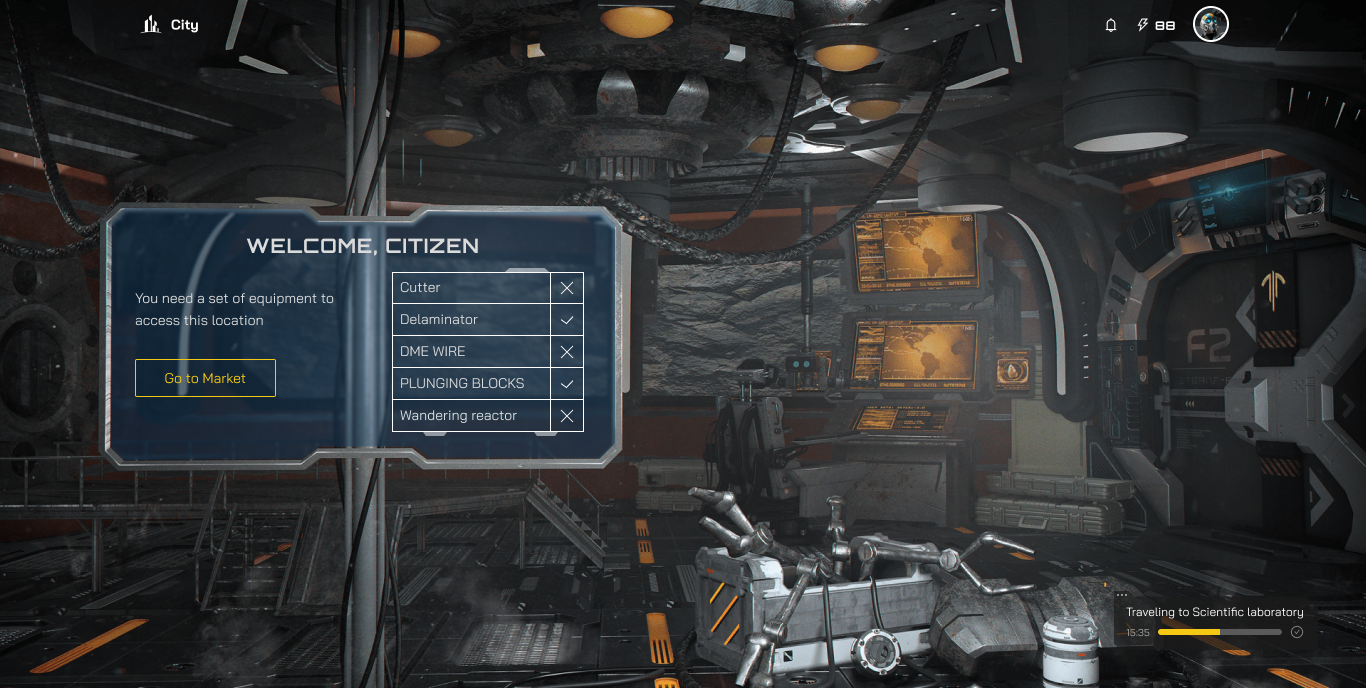This screenshot has height=688, width=1366.
Task: Open the notifications bell
Action: pyautogui.click(x=1111, y=25)
